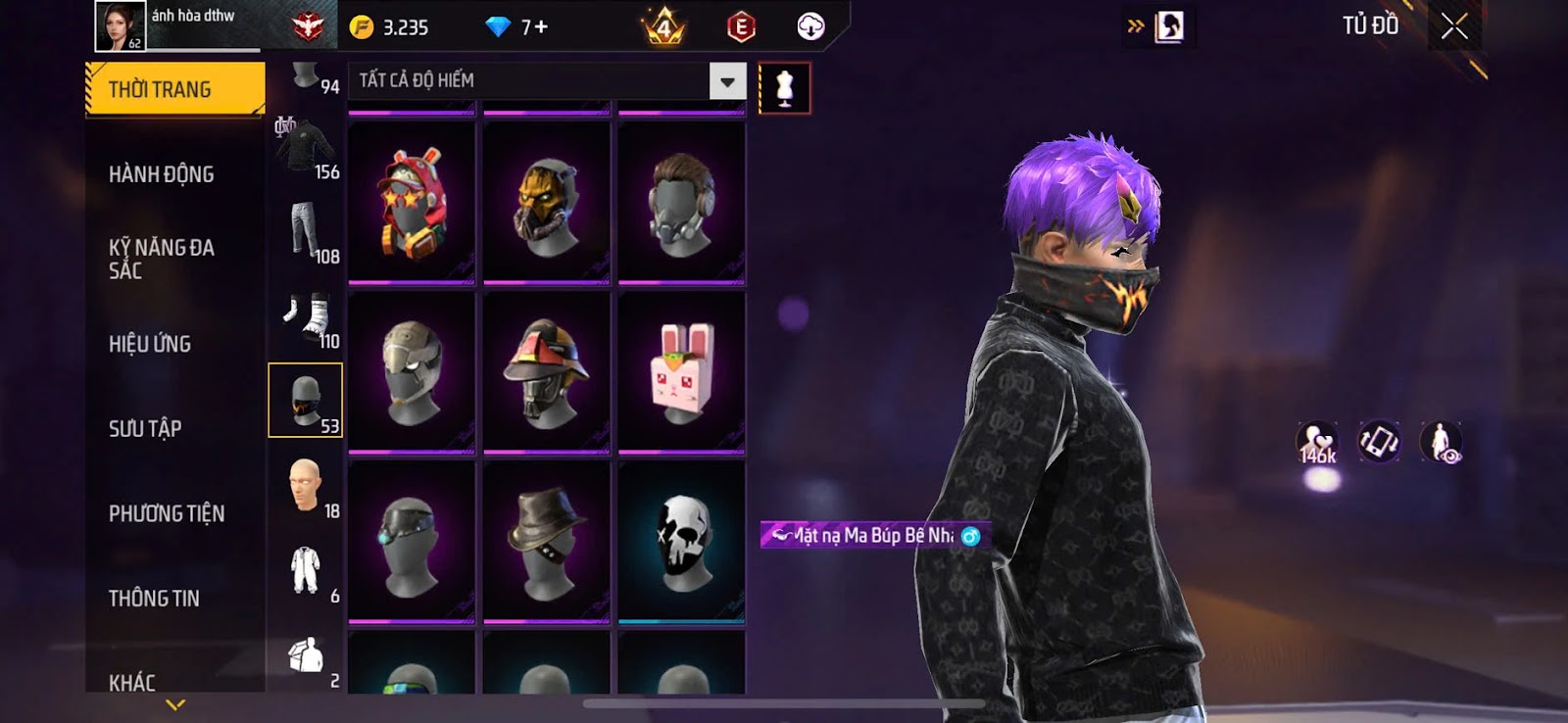Select the white skull mask item
Screen dimensions: 1568x723
(682, 542)
